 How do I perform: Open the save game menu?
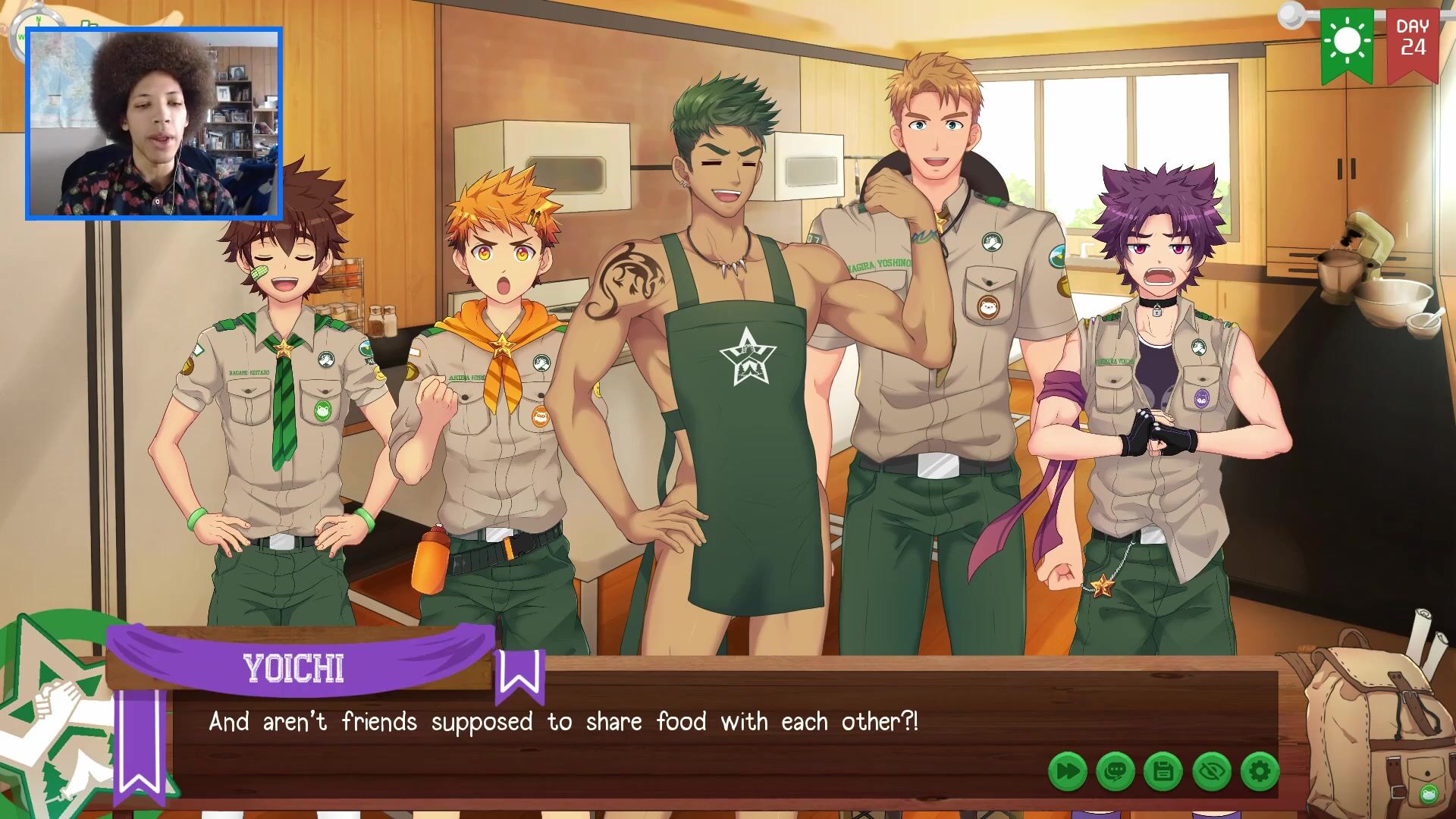(x=1163, y=772)
